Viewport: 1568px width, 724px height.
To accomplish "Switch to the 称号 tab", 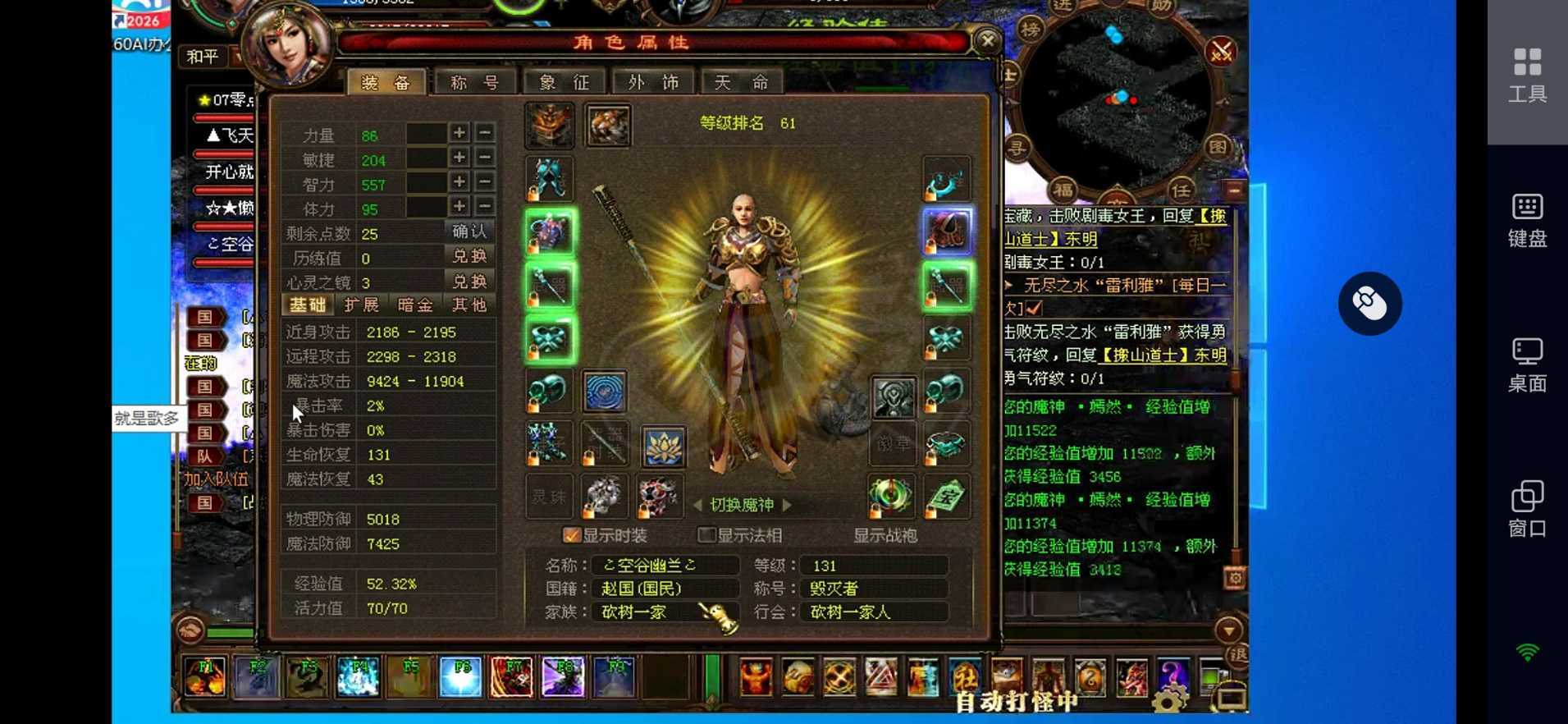I will pyautogui.click(x=476, y=81).
